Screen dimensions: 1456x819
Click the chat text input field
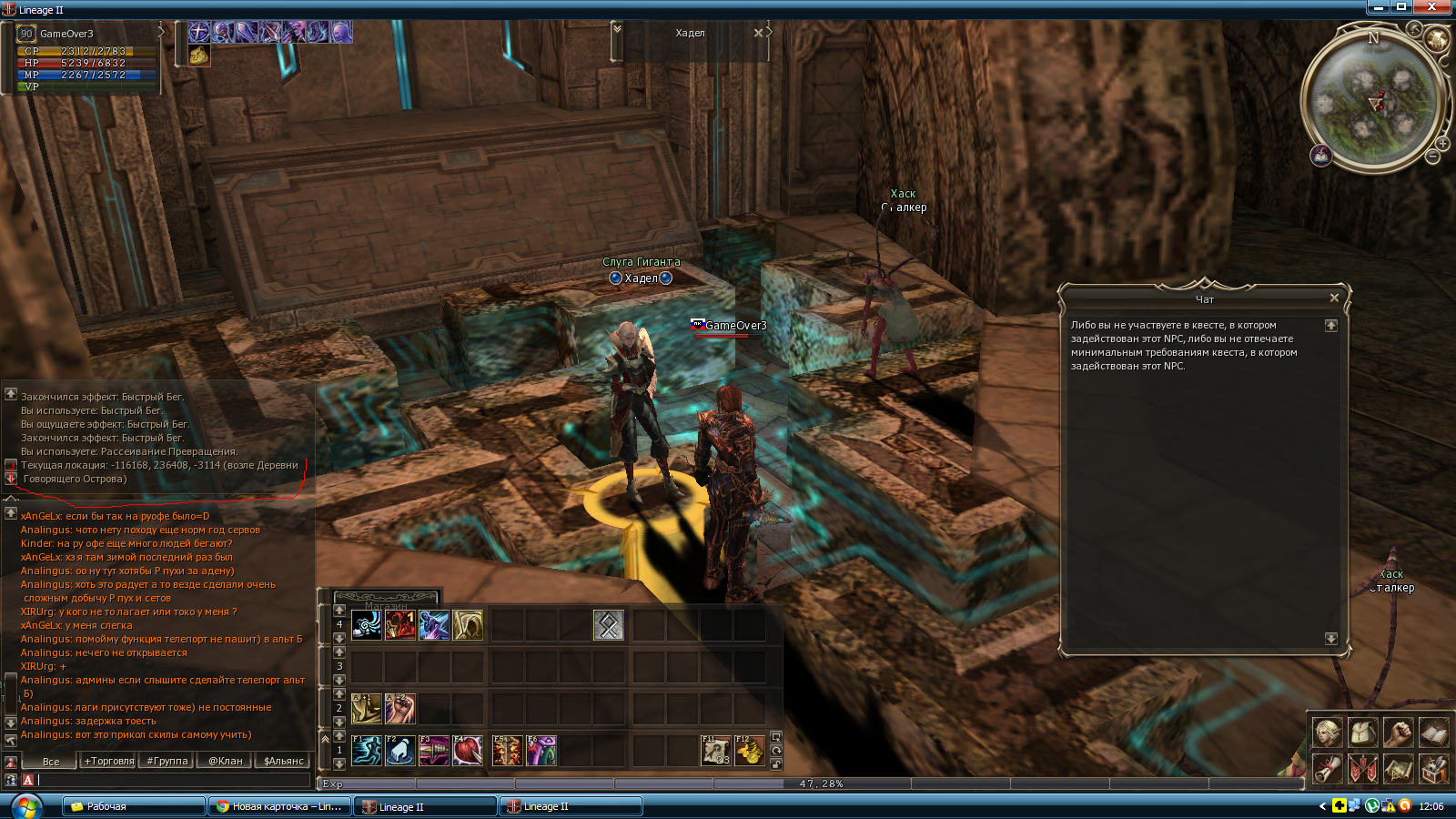[x=173, y=780]
